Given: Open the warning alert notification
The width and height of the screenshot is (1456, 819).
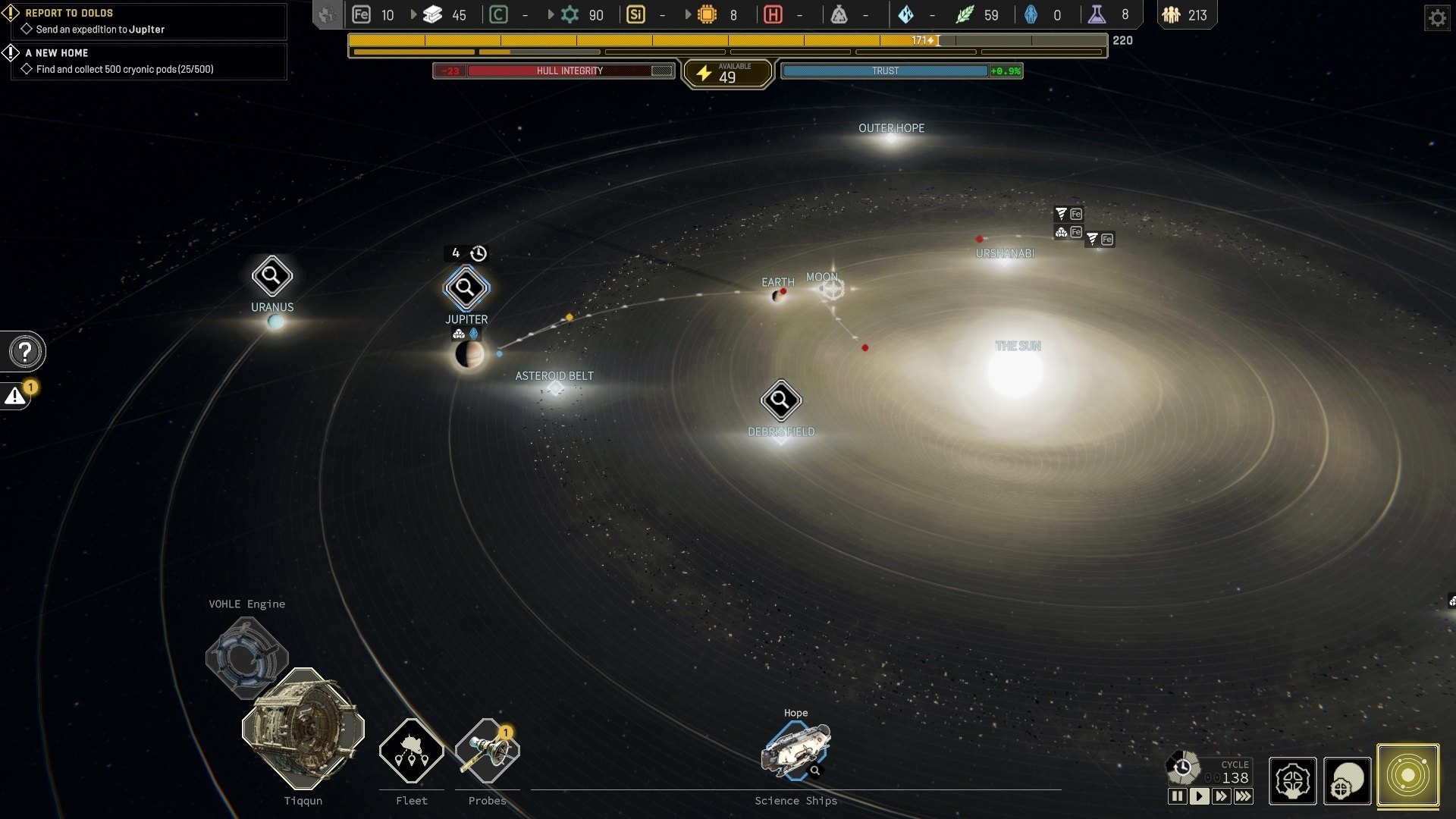Looking at the screenshot, I should click(16, 396).
